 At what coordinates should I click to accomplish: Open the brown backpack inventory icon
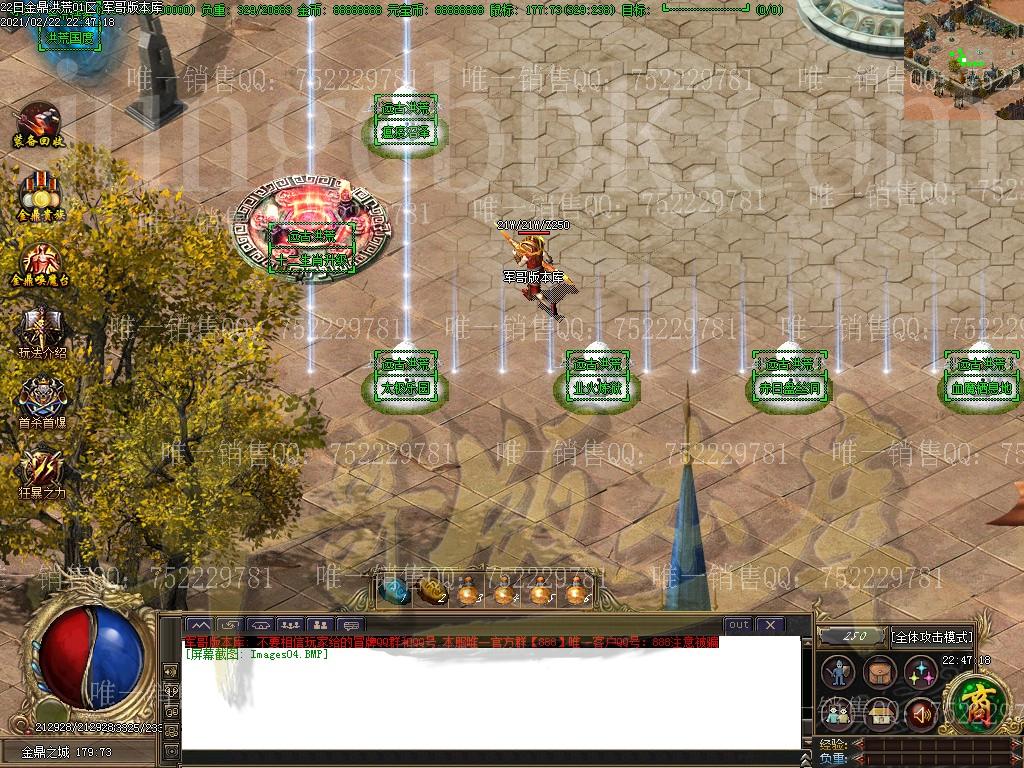point(880,673)
